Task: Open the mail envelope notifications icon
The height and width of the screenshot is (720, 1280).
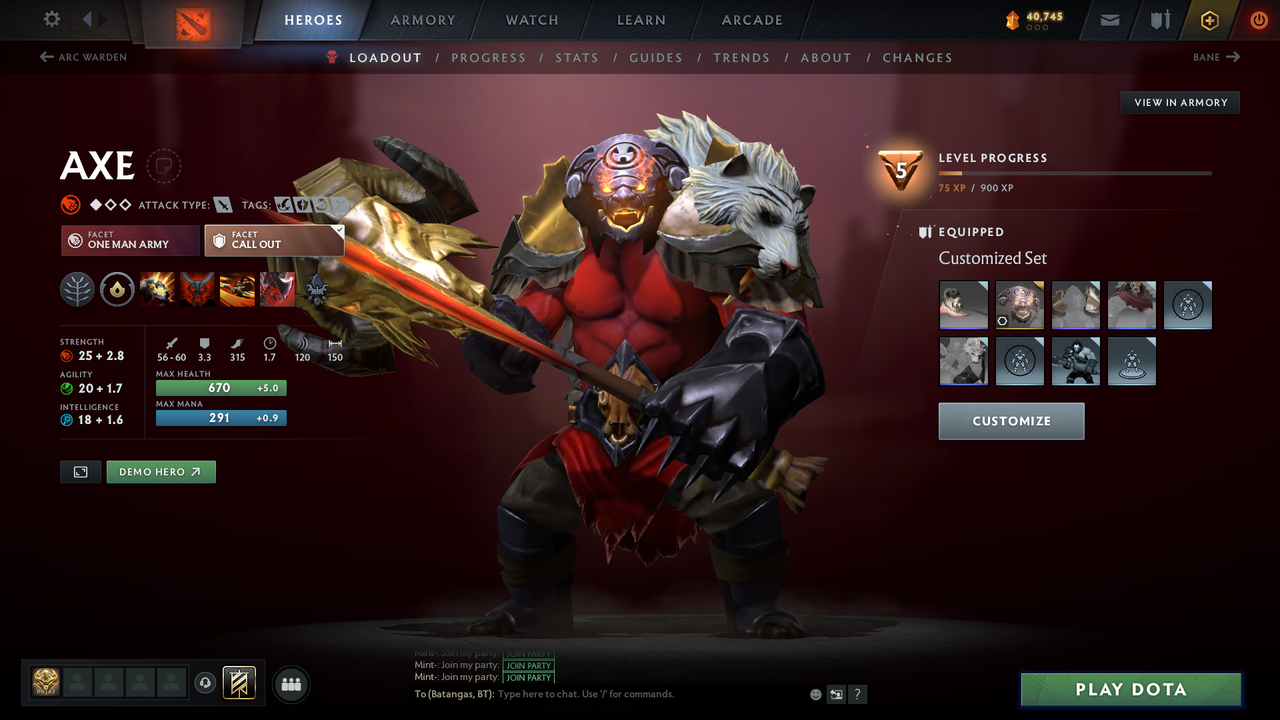Action: tap(1108, 20)
